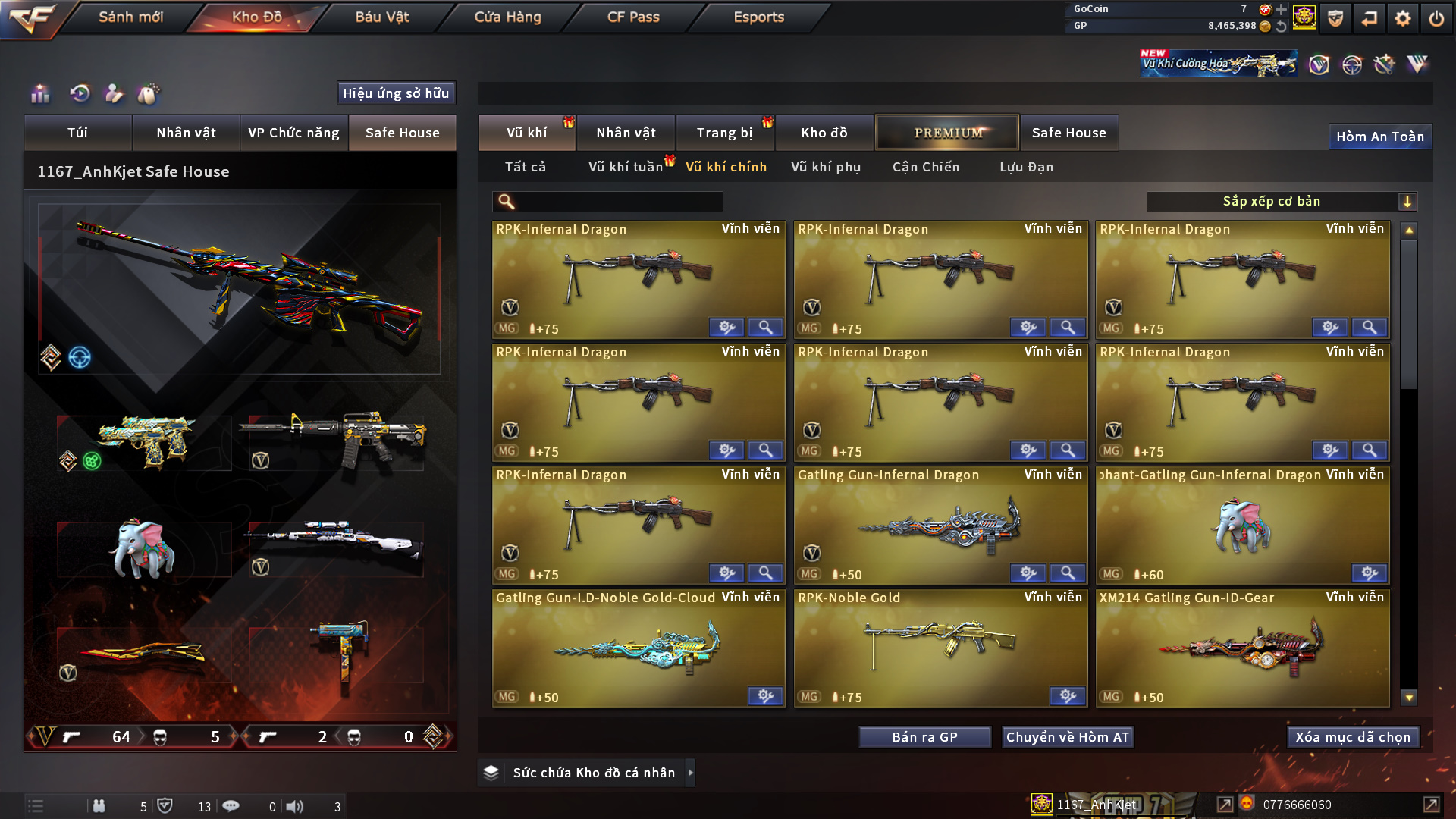Screen dimensions: 1456x819
Task: Choose Xóa mục đã chọn
Action: coord(1353,737)
